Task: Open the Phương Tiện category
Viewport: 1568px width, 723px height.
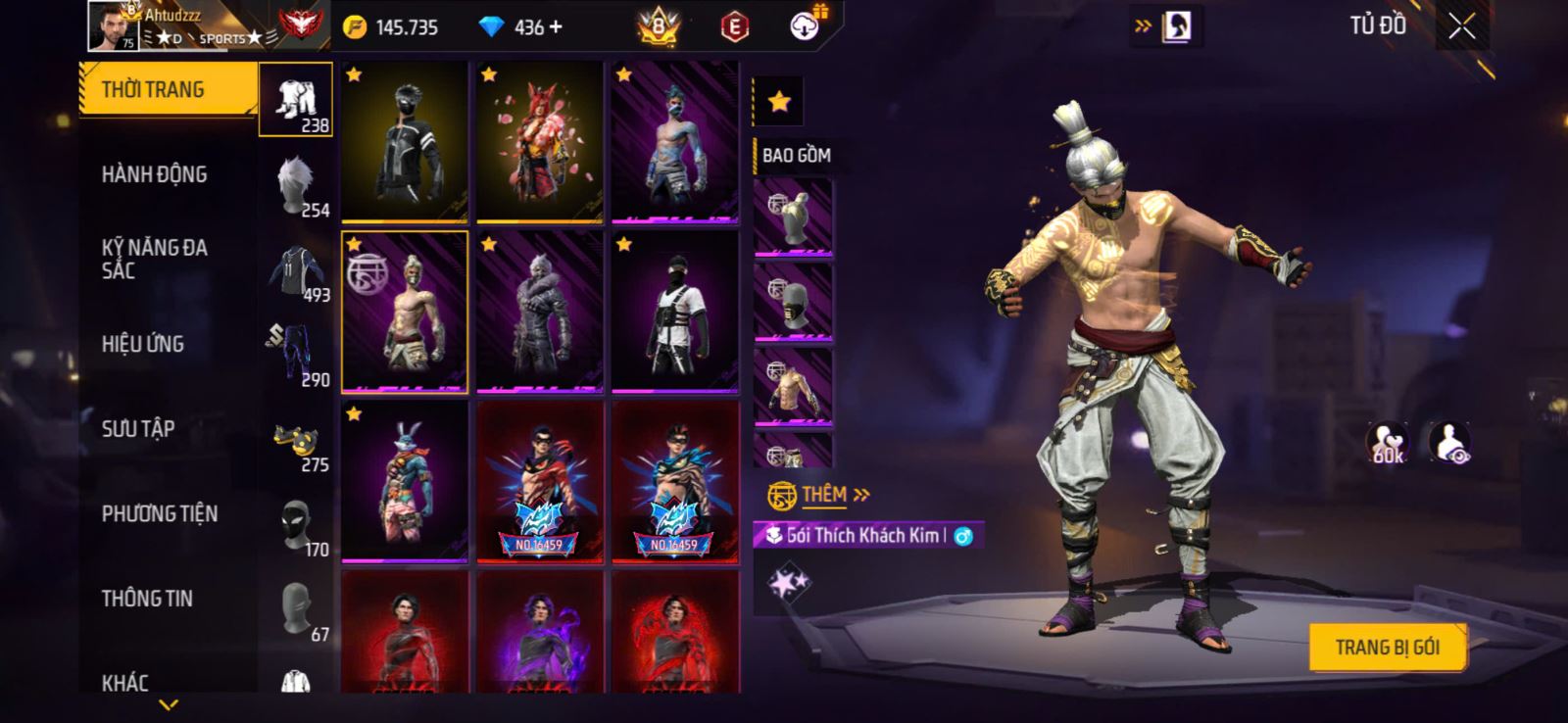Action: (x=160, y=513)
